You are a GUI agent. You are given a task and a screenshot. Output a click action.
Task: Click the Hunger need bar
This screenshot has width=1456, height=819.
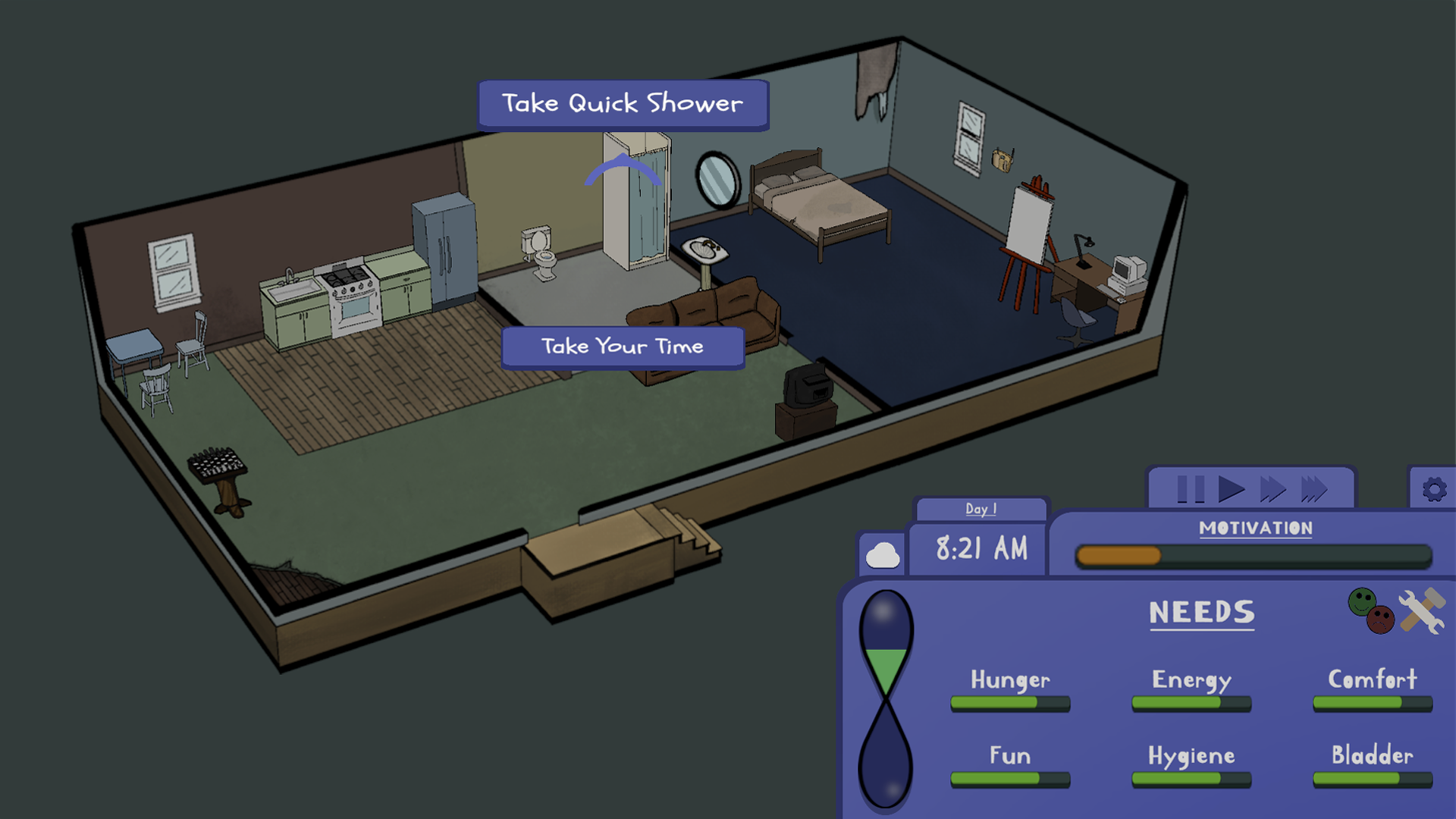click(1009, 704)
